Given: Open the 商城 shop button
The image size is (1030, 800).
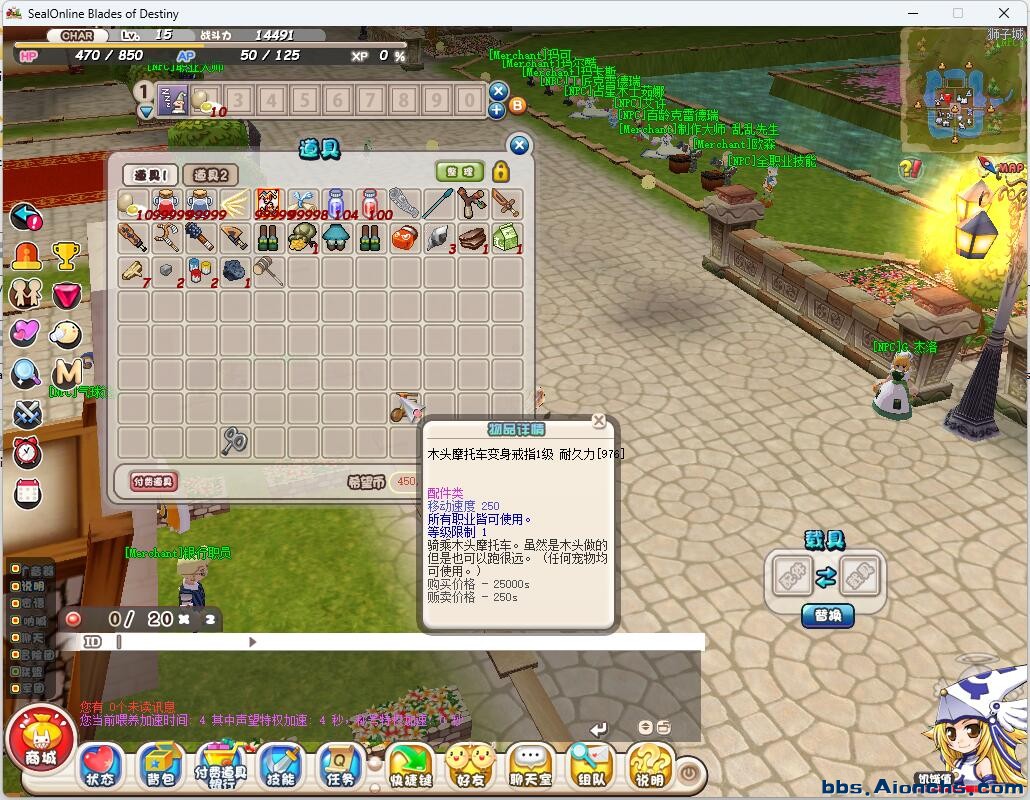Looking at the screenshot, I should (x=41, y=744).
